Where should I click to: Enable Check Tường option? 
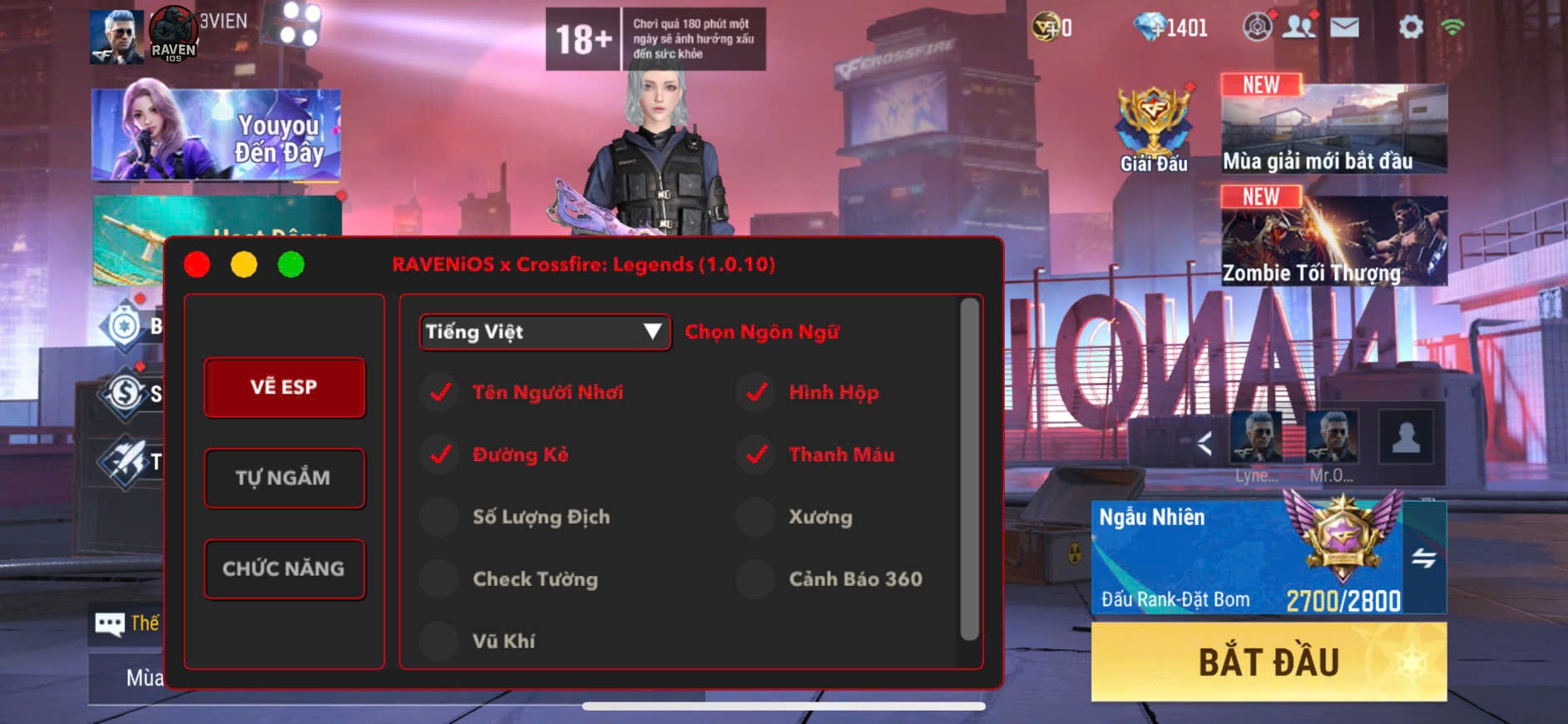(439, 578)
